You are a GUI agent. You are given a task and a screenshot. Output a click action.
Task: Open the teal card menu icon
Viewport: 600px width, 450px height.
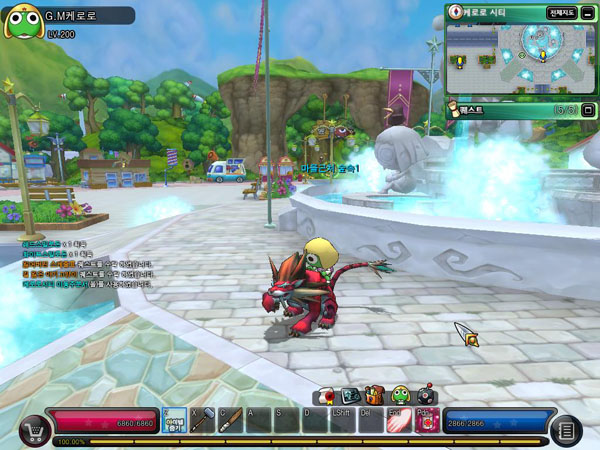click(x=350, y=395)
